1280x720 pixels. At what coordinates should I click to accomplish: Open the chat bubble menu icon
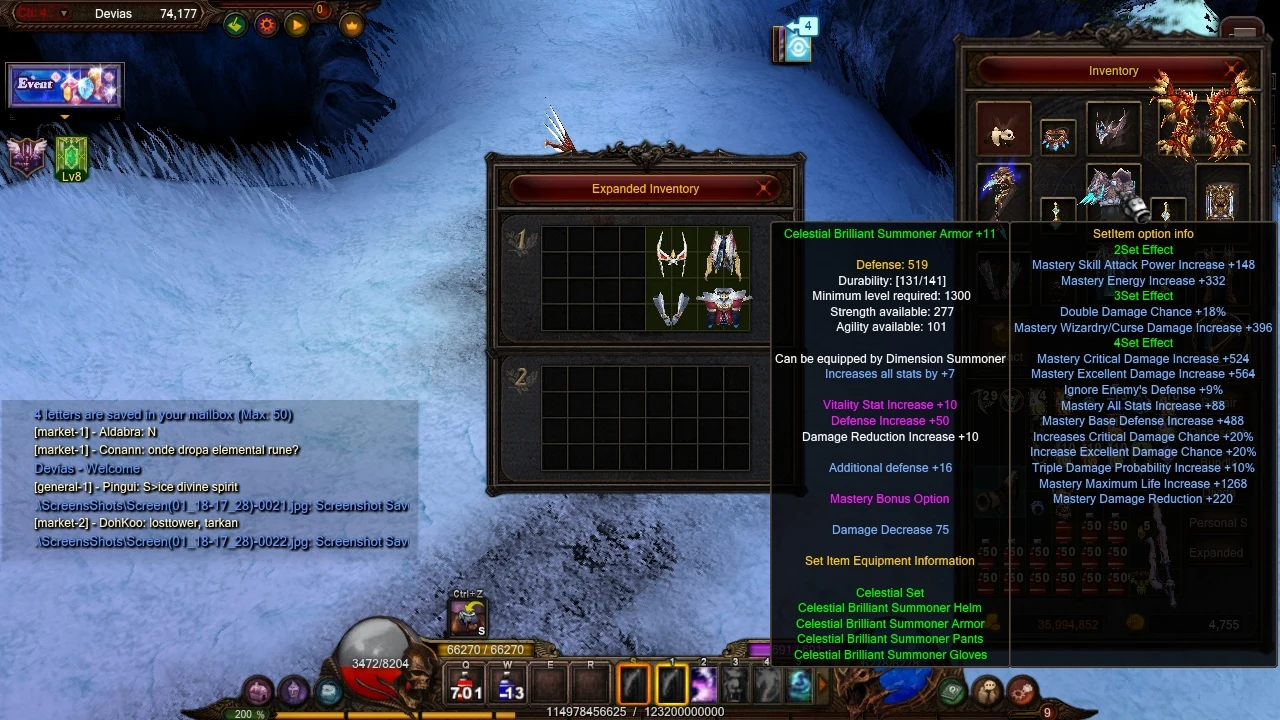[329, 691]
